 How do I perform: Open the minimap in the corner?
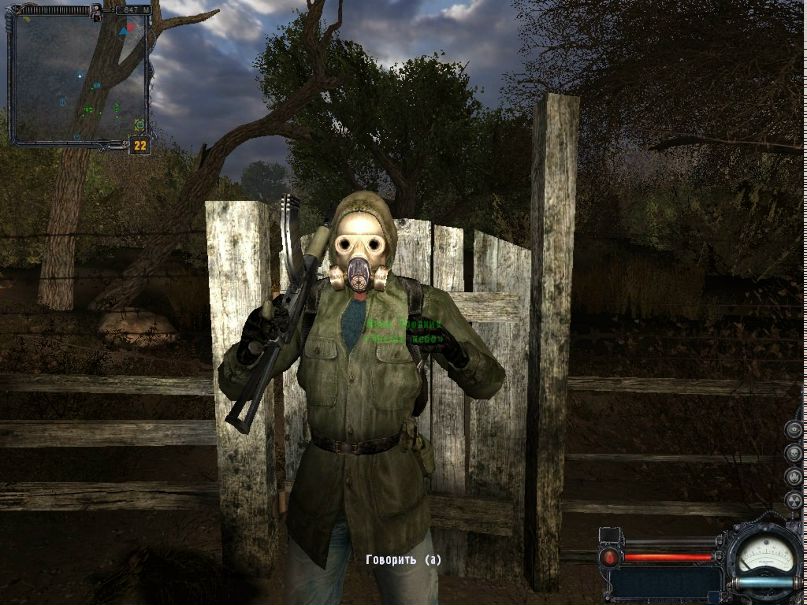click(x=78, y=75)
